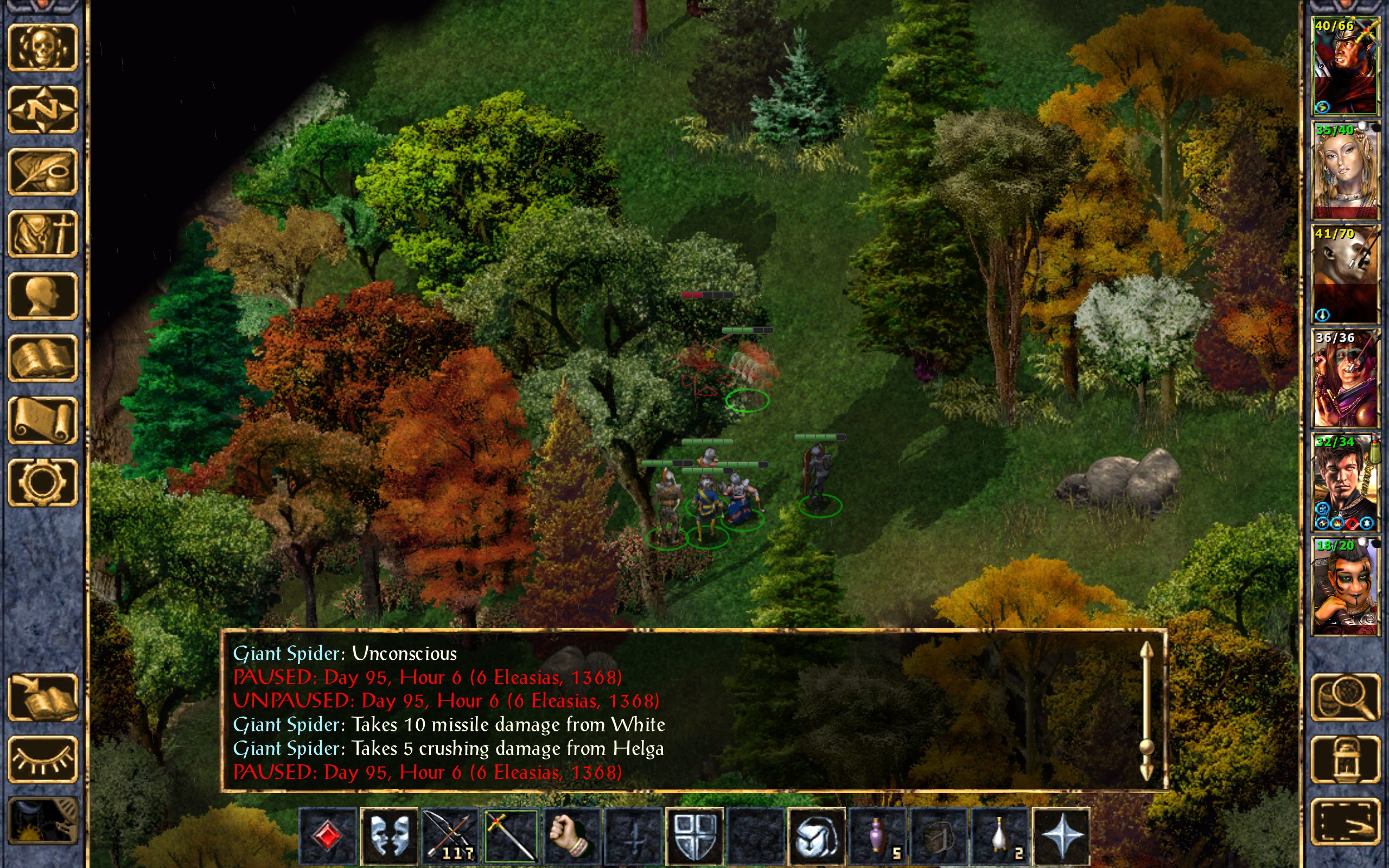Quick save with the arrow-and-book button
The width and height of the screenshot is (1389, 868).
[42, 697]
